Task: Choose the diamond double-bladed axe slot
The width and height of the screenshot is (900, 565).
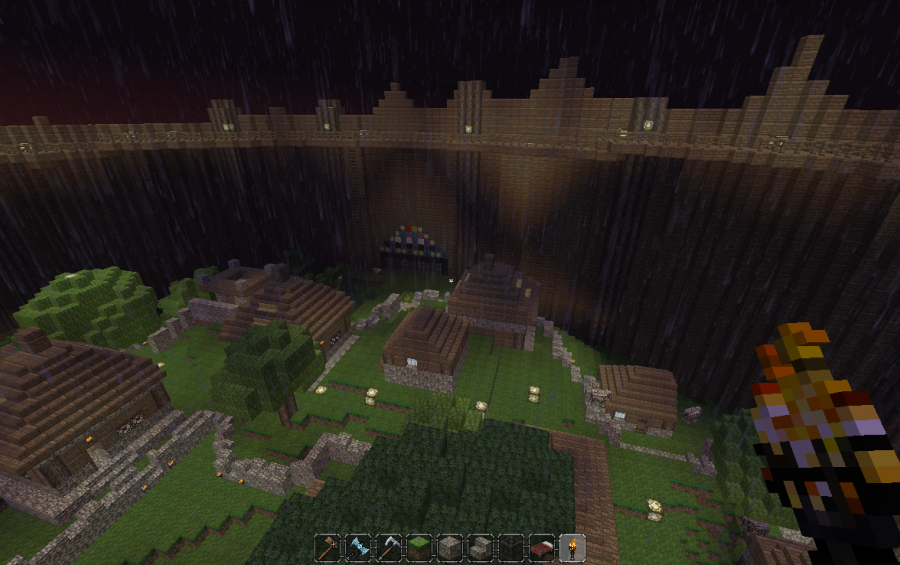Action: pyautogui.click(x=358, y=548)
